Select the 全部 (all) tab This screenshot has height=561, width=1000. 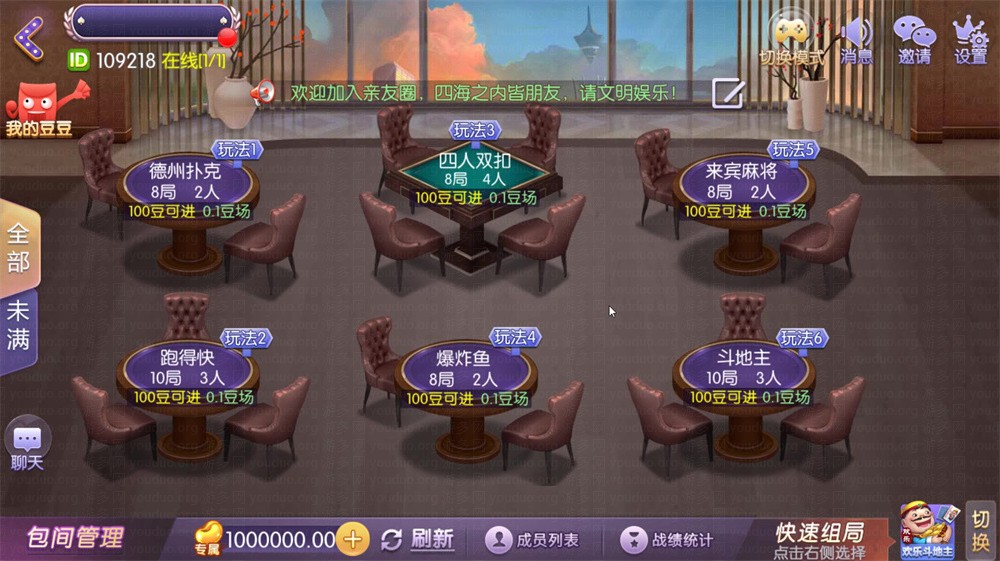(x=19, y=247)
